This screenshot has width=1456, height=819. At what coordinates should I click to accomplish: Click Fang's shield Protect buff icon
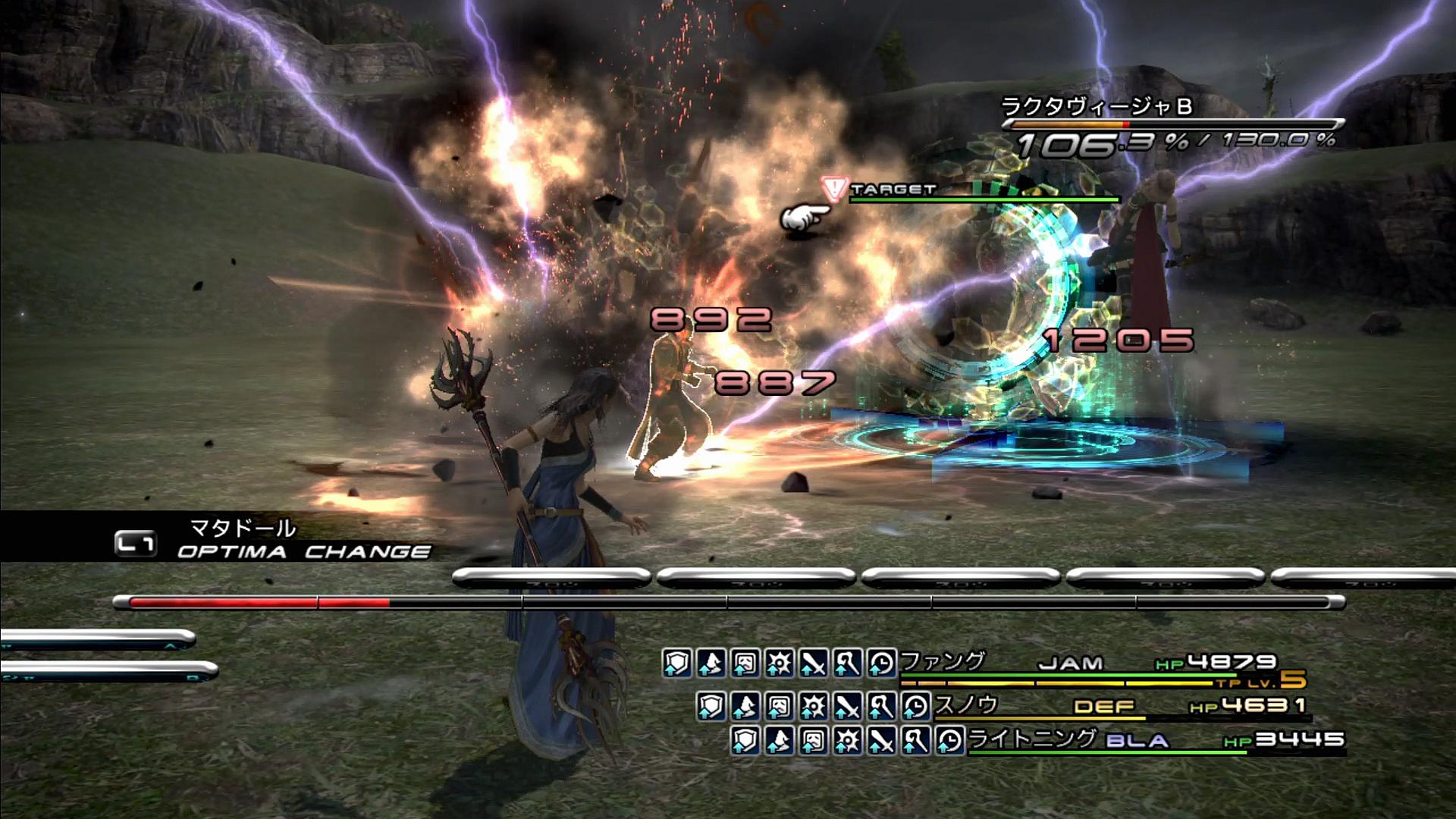pos(676,664)
